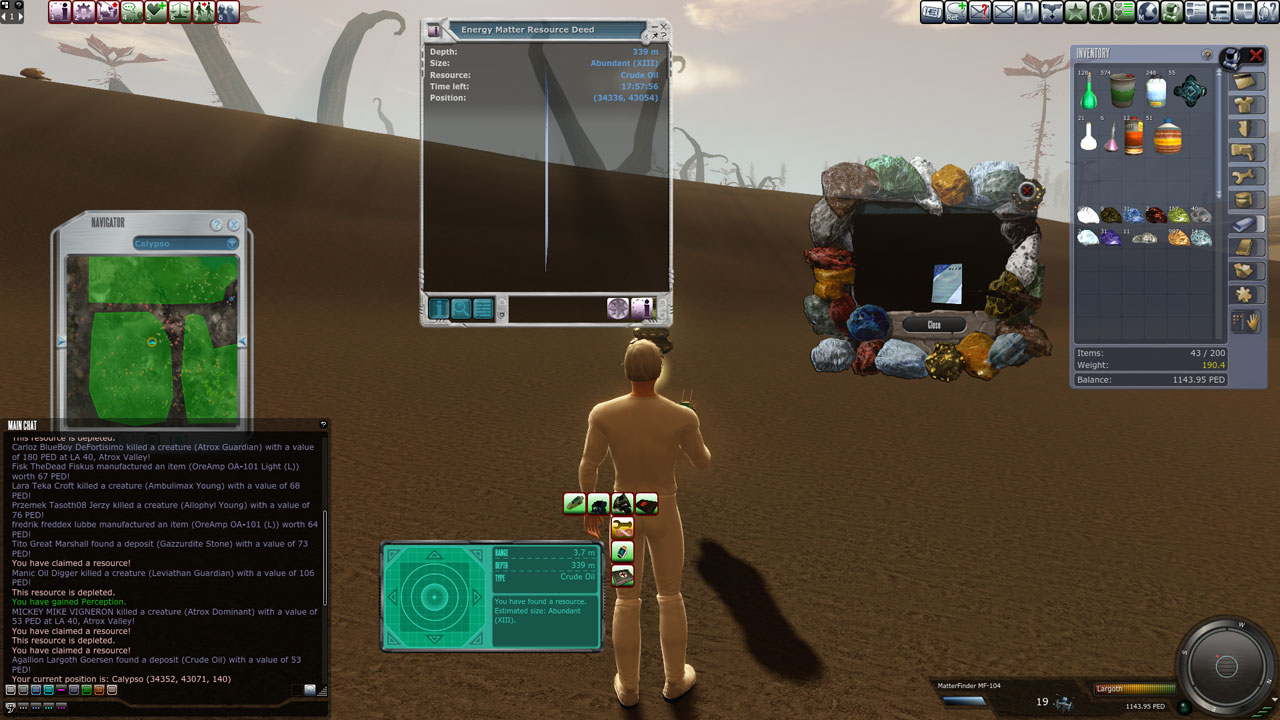The image size is (1280, 720).
Task: Select the purple crystal ore in inventory
Action: 1111,237
